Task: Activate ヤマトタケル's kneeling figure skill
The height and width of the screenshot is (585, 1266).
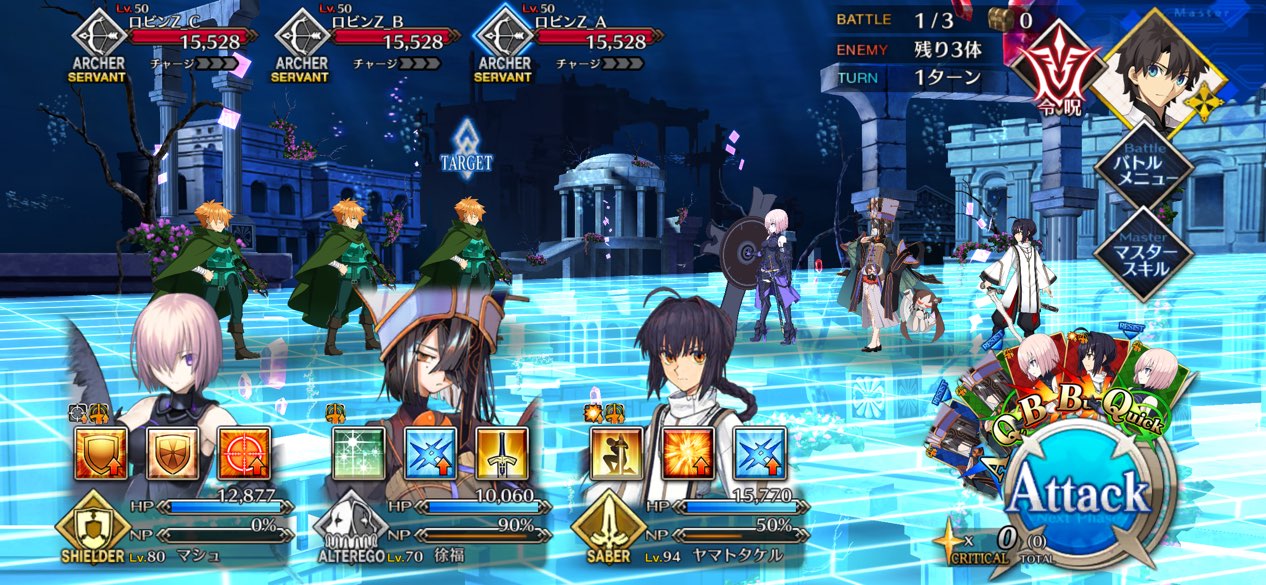Action: click(617, 454)
